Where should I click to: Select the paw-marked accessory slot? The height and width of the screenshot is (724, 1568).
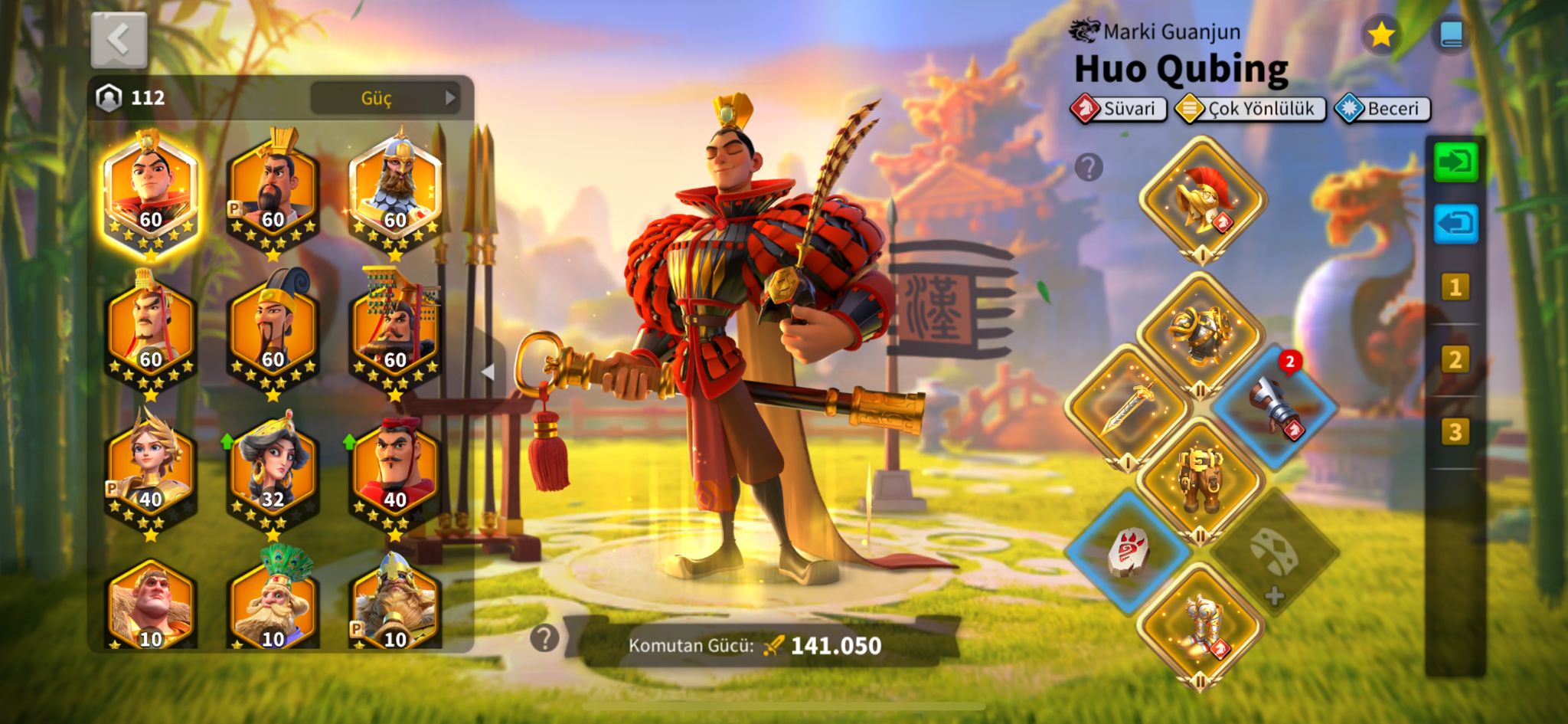click(1128, 552)
